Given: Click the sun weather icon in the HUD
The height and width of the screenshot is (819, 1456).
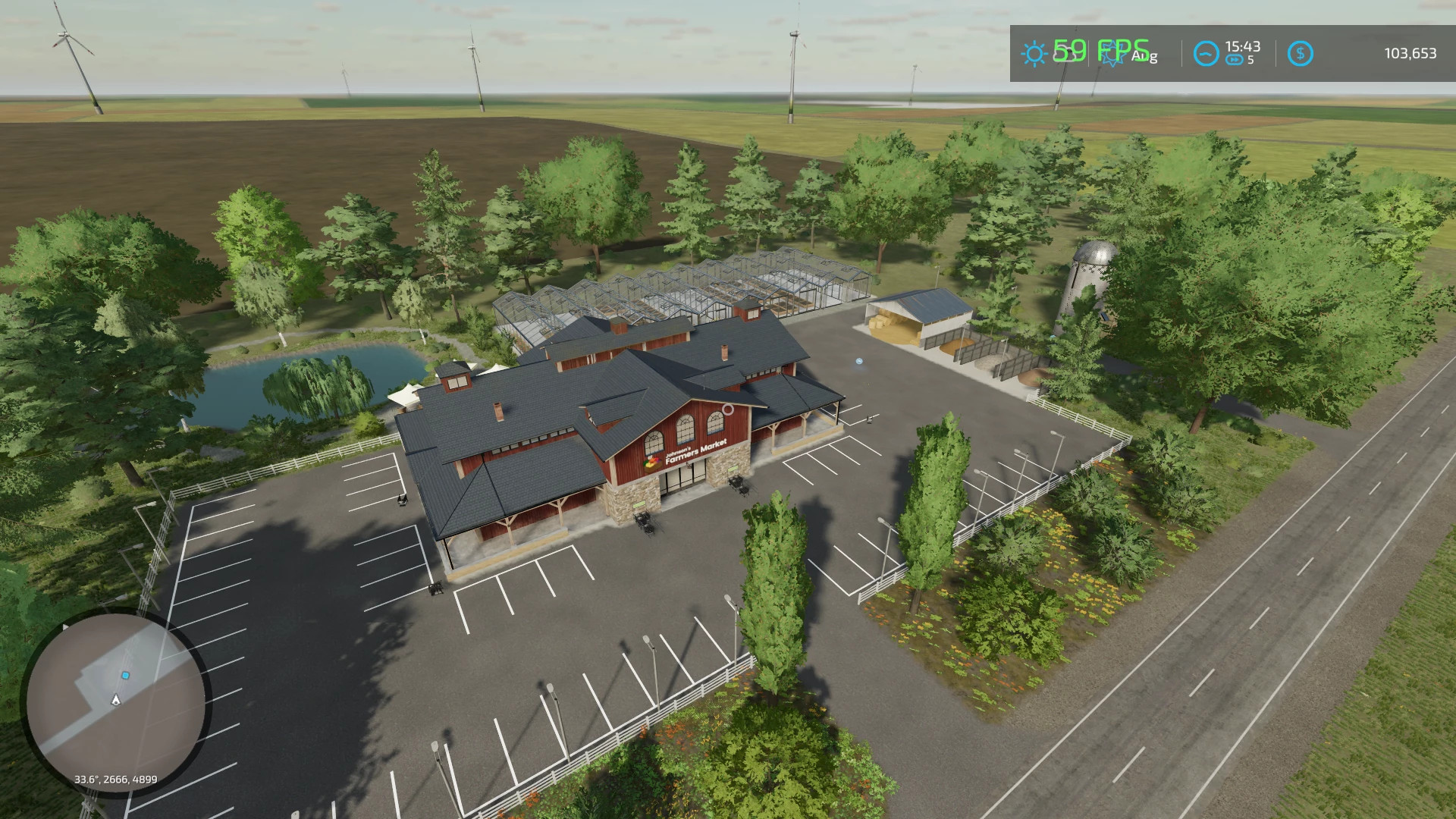Looking at the screenshot, I should (x=1033, y=53).
